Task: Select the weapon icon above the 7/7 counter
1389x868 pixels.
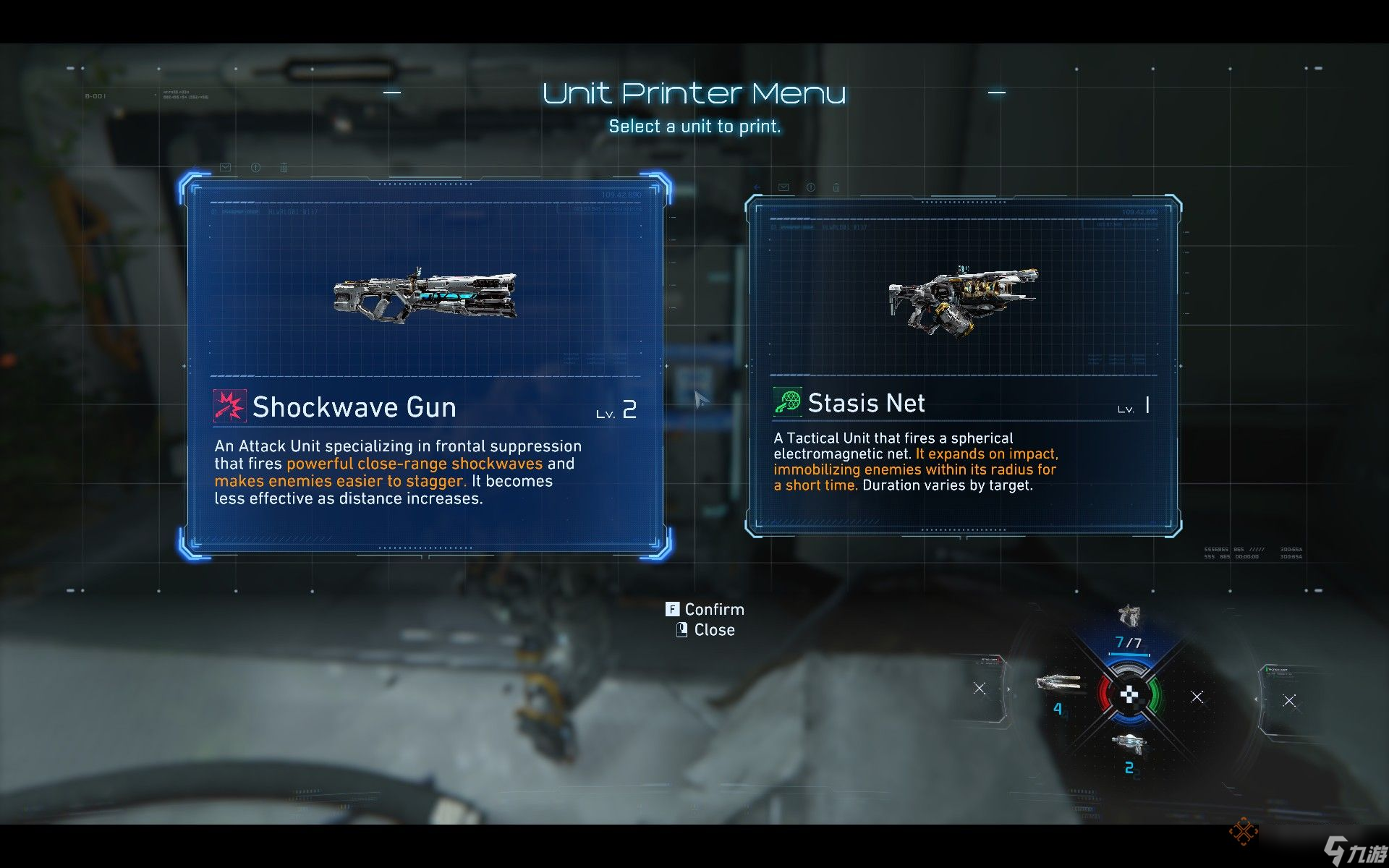Action: point(1129,616)
